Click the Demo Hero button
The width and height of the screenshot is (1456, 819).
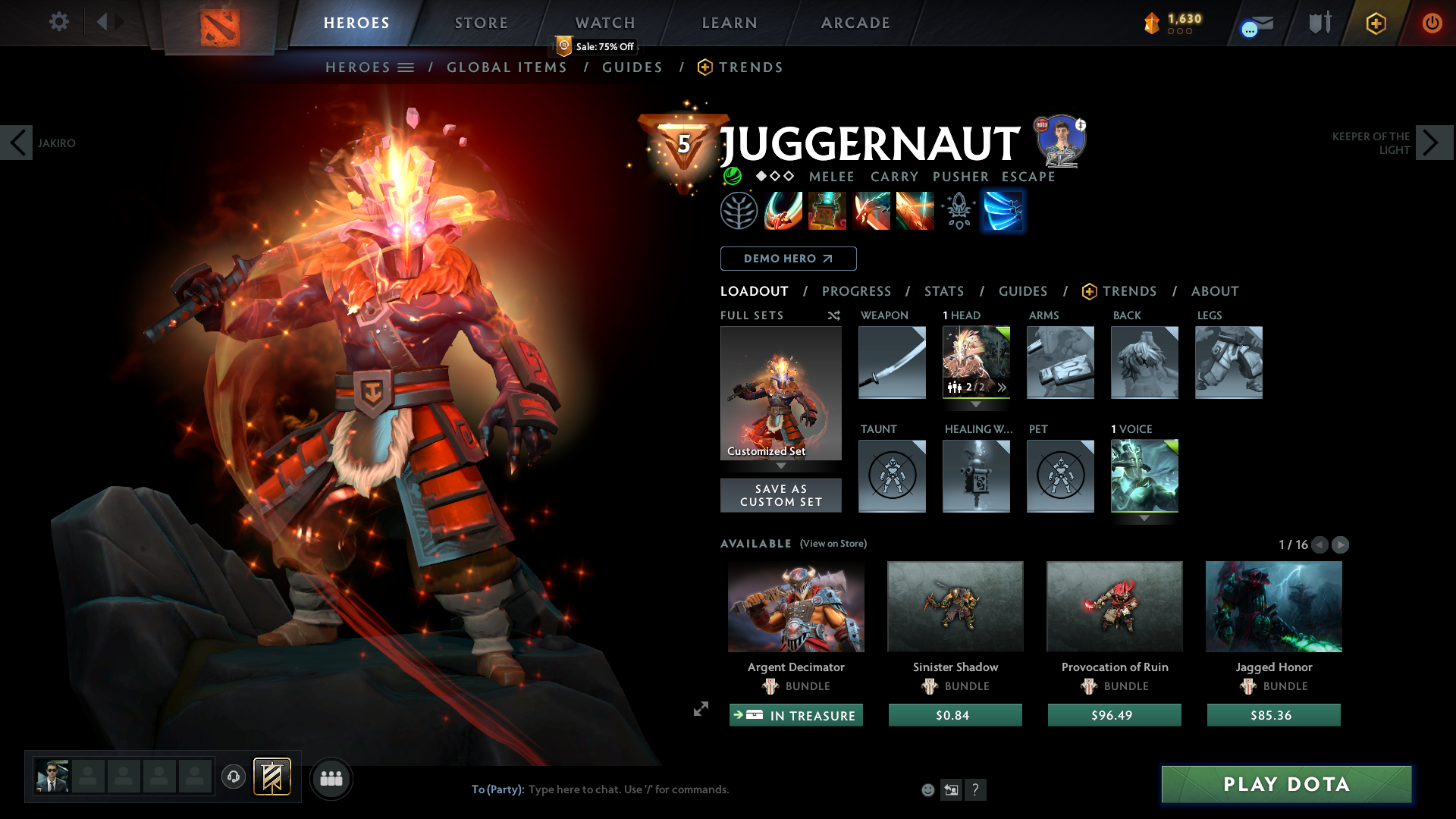click(787, 259)
